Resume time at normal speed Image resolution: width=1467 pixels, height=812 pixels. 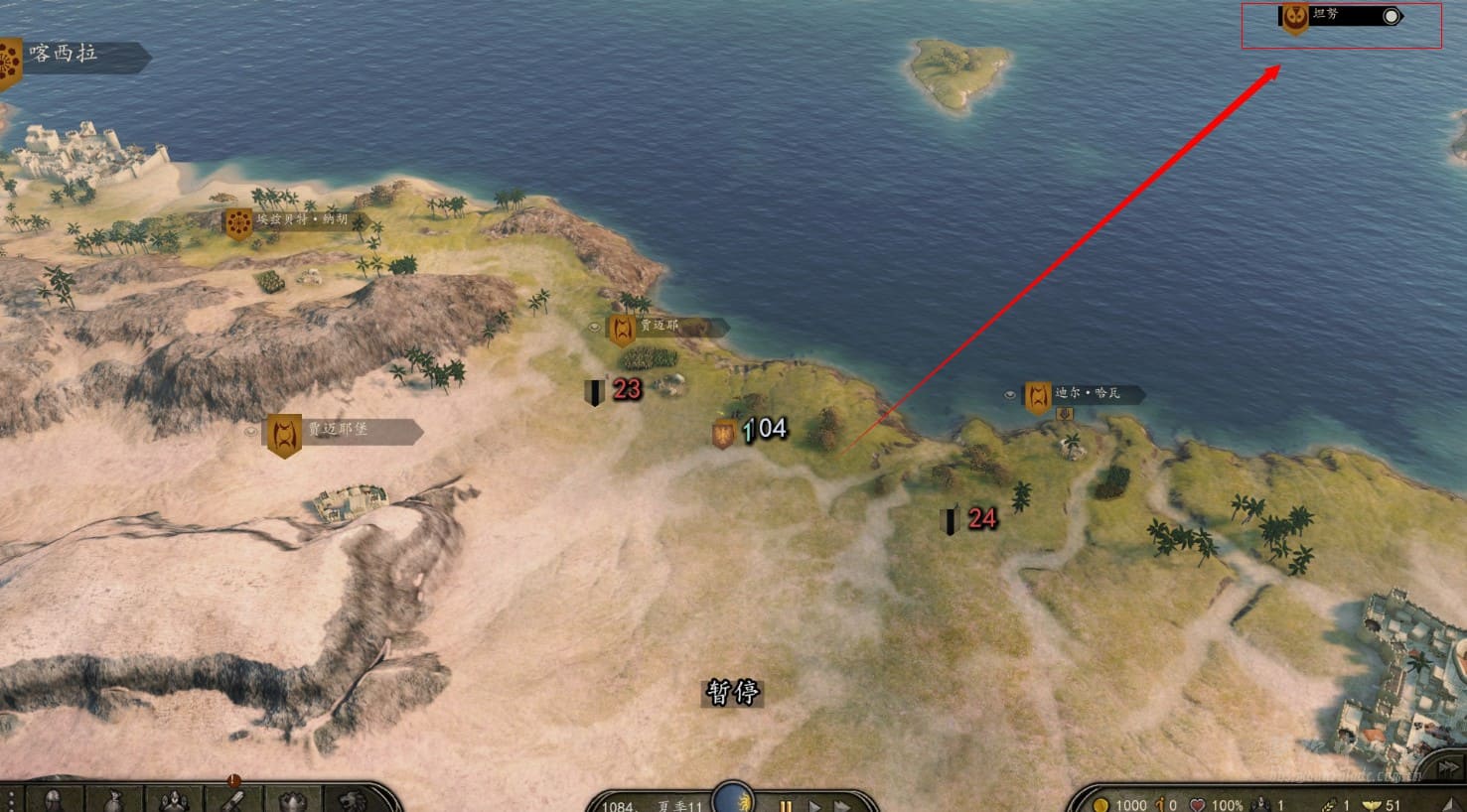[x=814, y=806]
